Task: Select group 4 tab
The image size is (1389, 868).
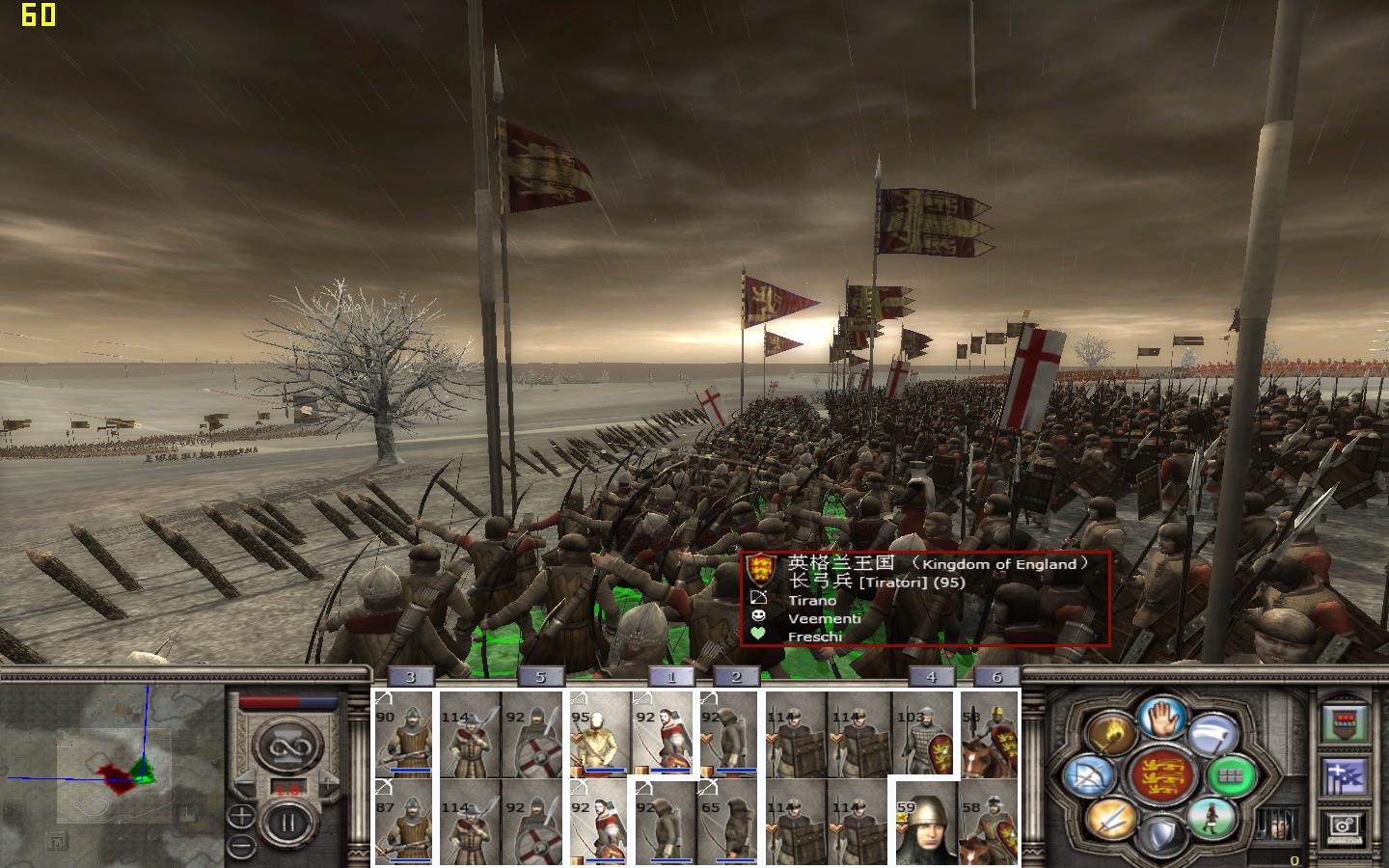Action: (x=931, y=677)
